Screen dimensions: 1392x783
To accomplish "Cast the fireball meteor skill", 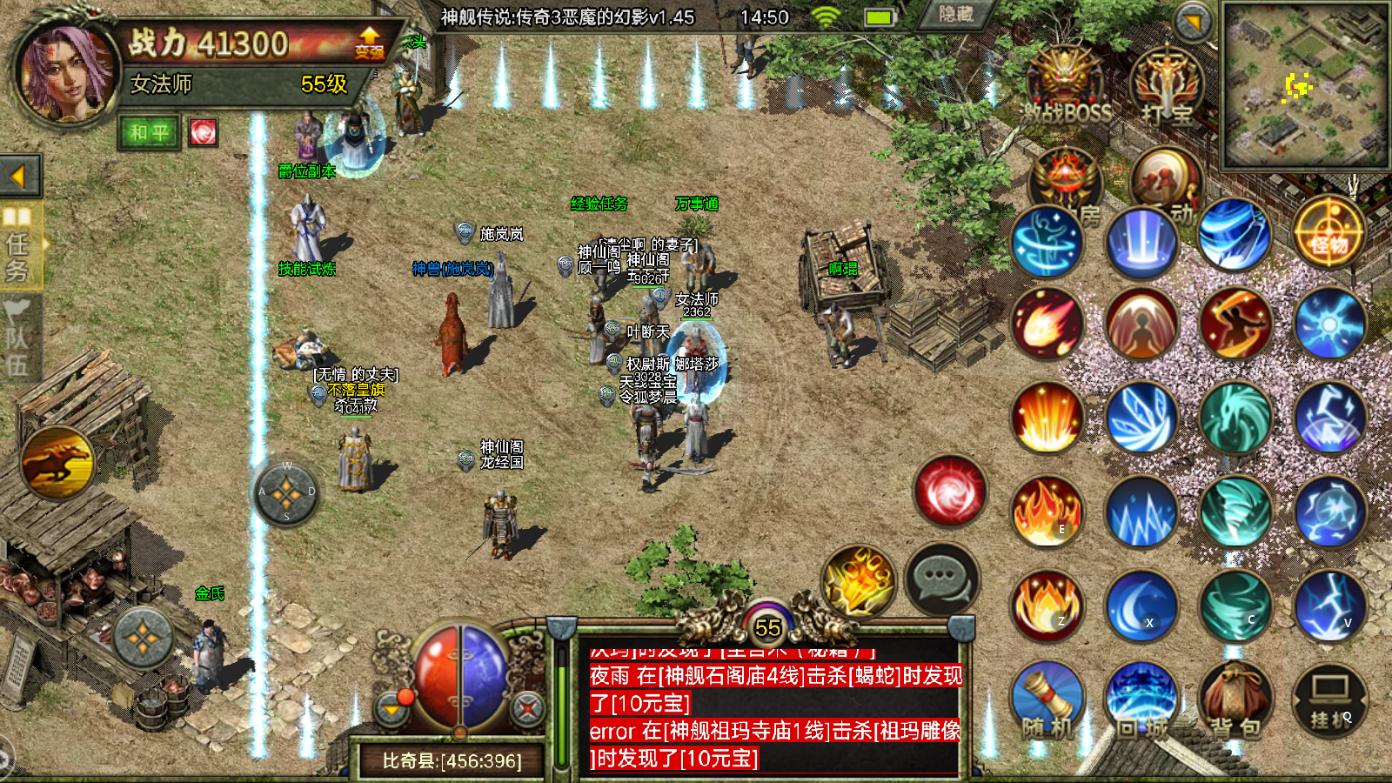I will pyautogui.click(x=1047, y=323).
